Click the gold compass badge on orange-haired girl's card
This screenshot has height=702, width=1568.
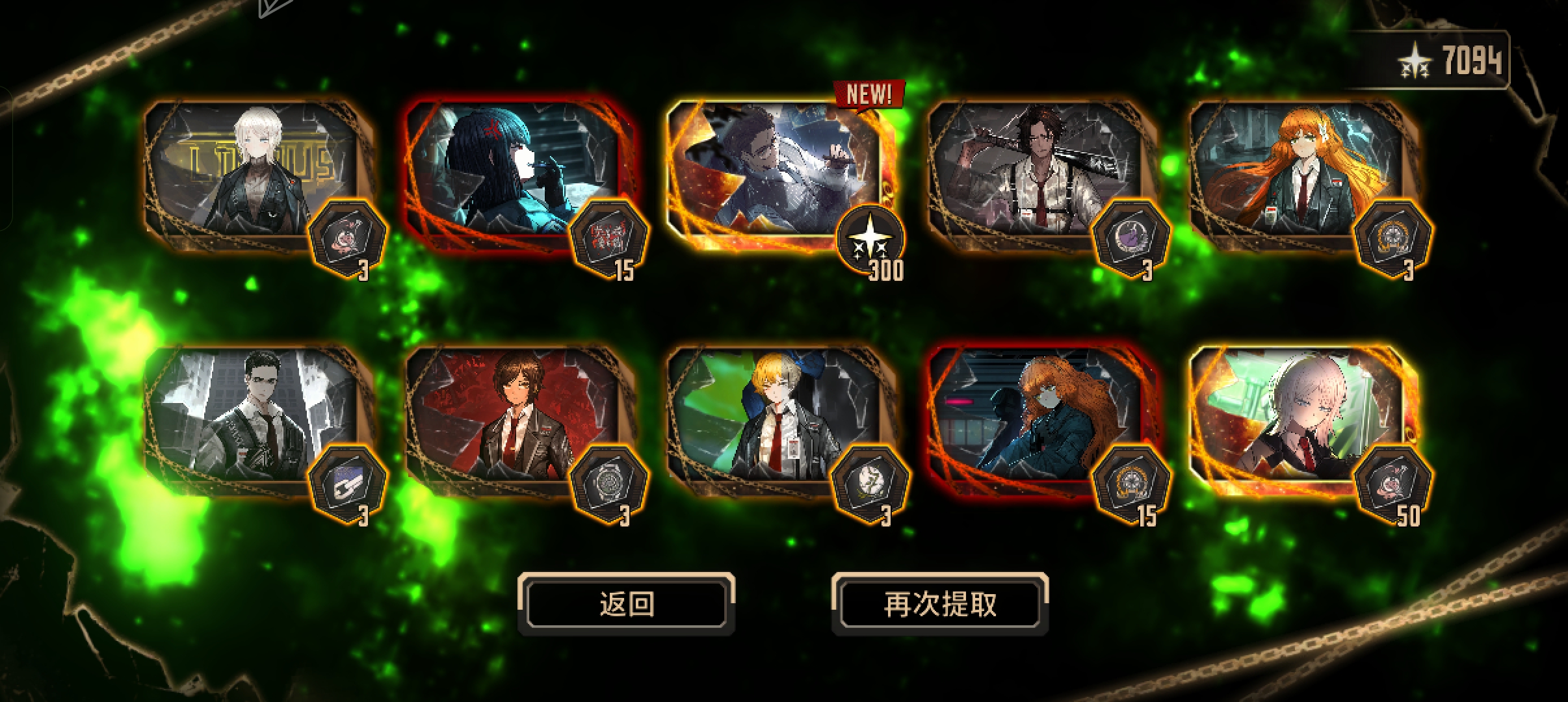[x=1393, y=237]
